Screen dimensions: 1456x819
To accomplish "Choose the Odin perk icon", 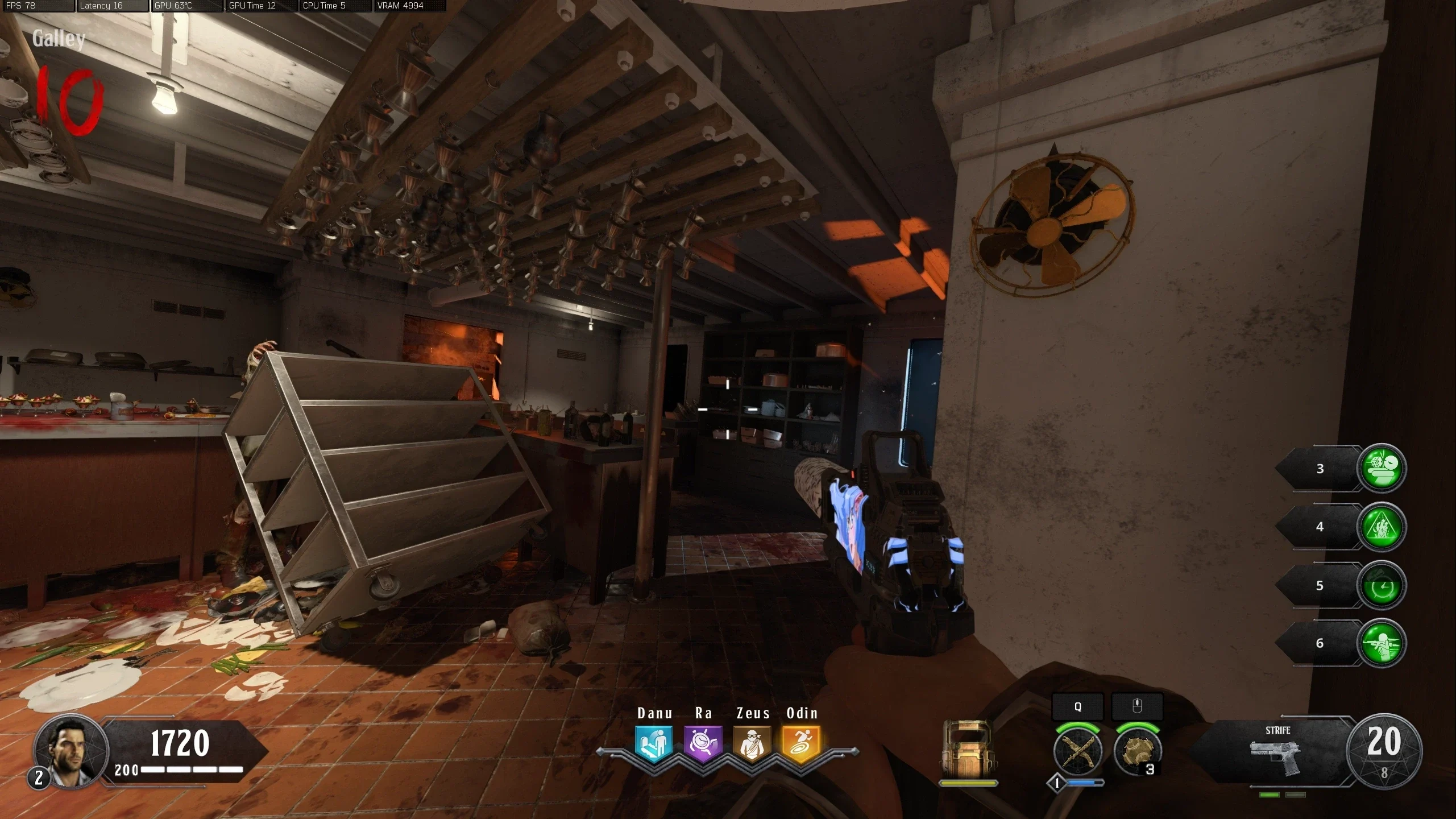I will point(801,743).
